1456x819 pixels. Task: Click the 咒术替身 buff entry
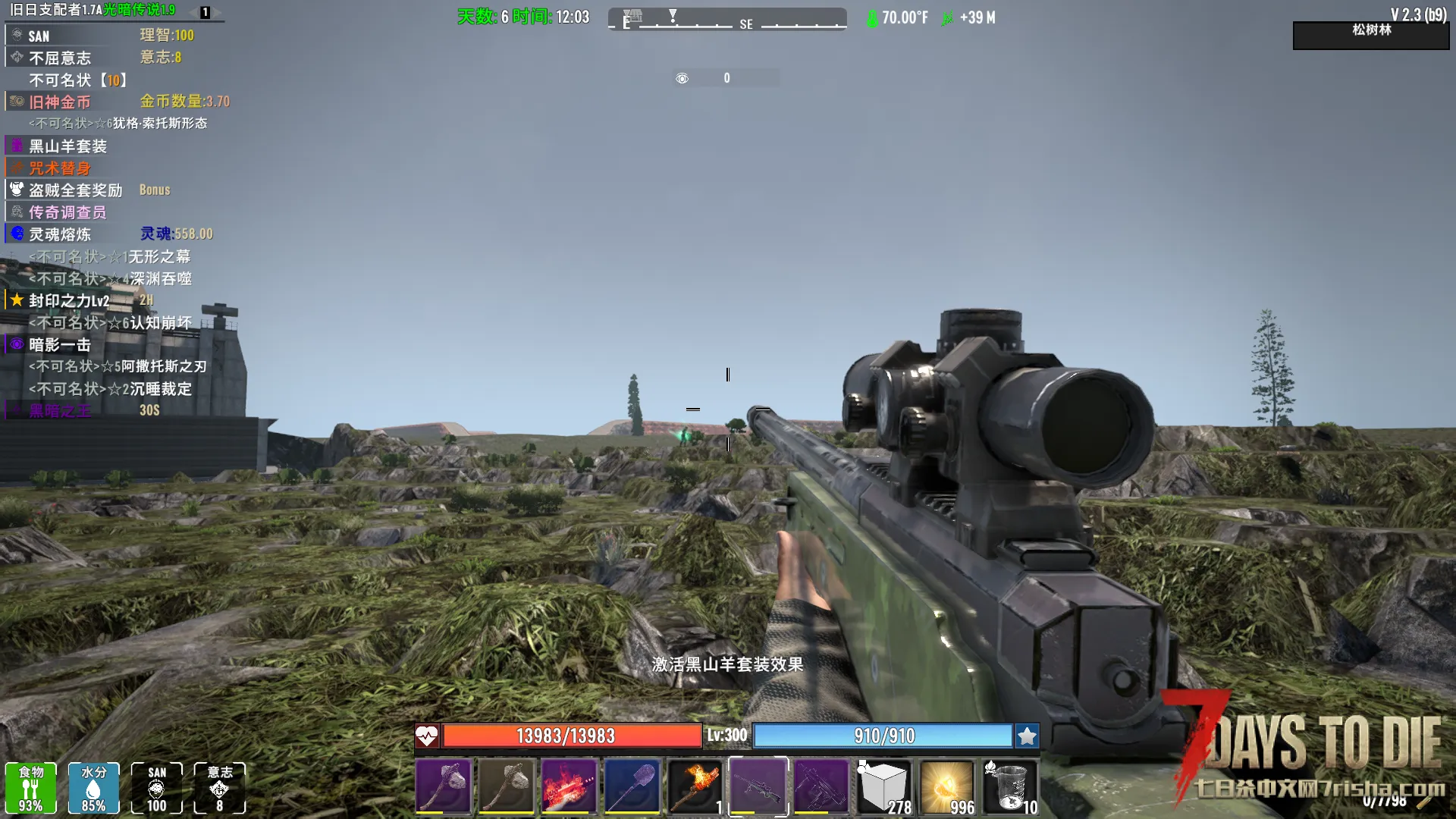tap(59, 168)
